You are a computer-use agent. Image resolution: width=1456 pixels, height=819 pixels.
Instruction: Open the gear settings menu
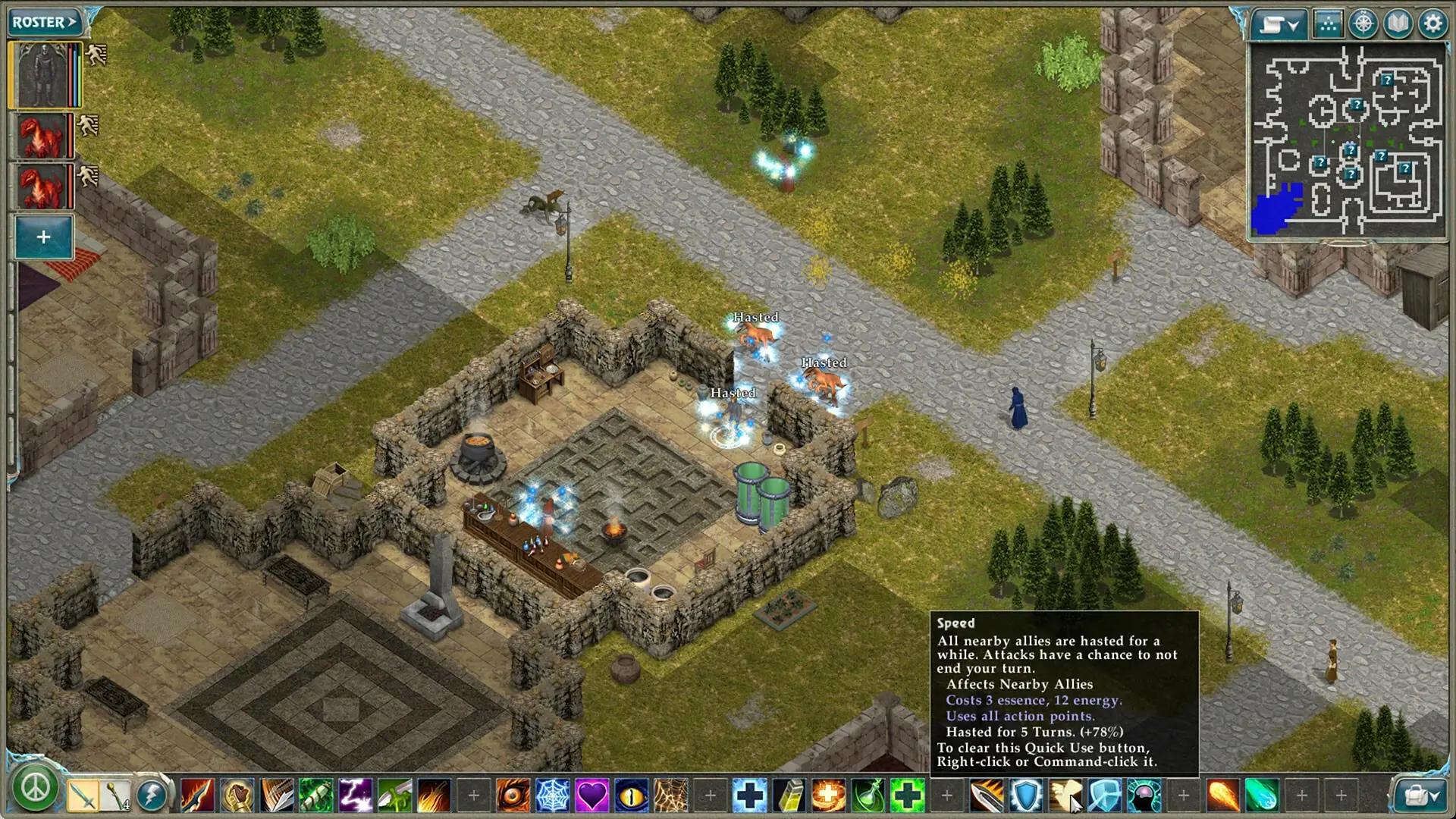(1432, 24)
